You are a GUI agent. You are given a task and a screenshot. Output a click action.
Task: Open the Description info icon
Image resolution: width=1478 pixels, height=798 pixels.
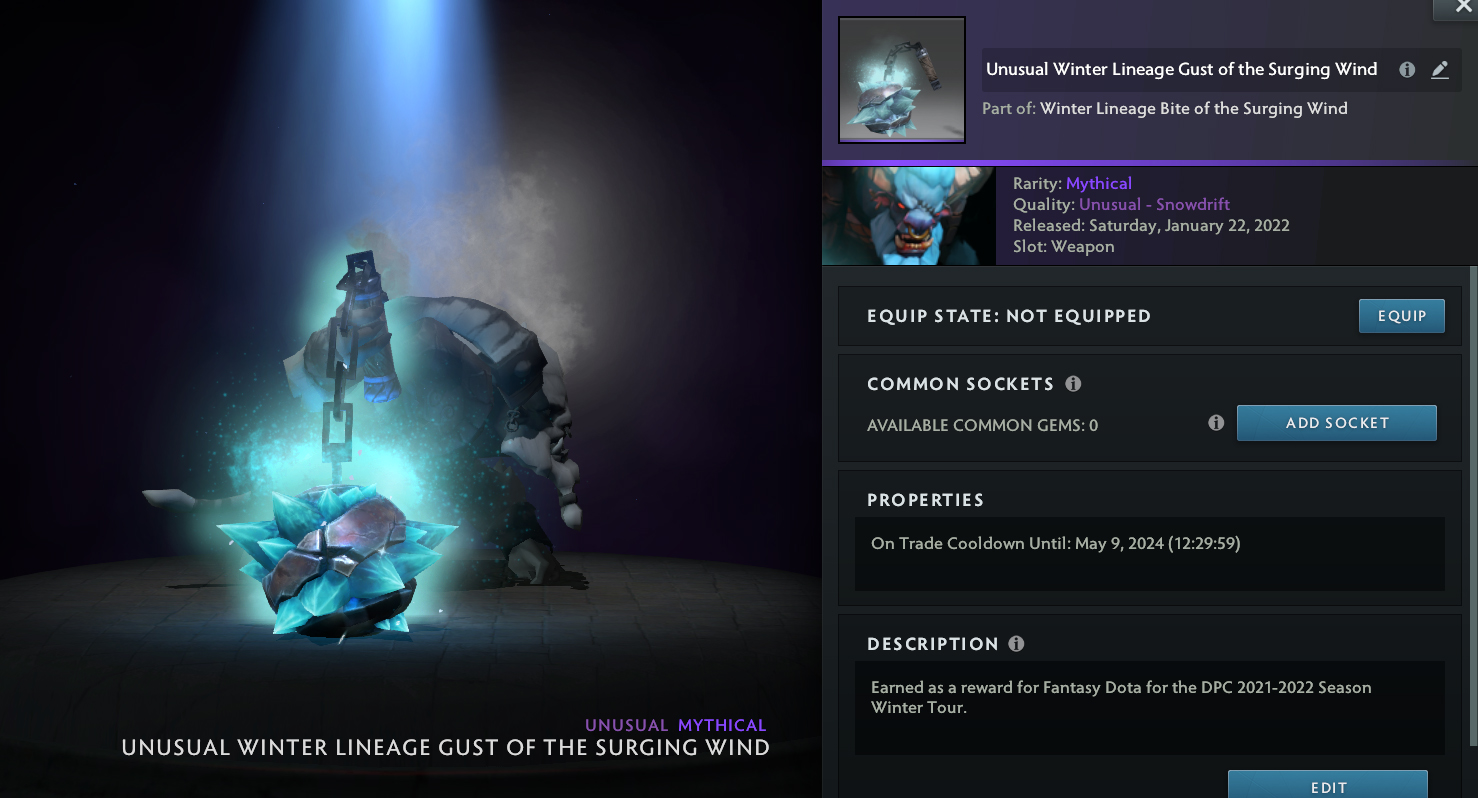click(x=1017, y=644)
